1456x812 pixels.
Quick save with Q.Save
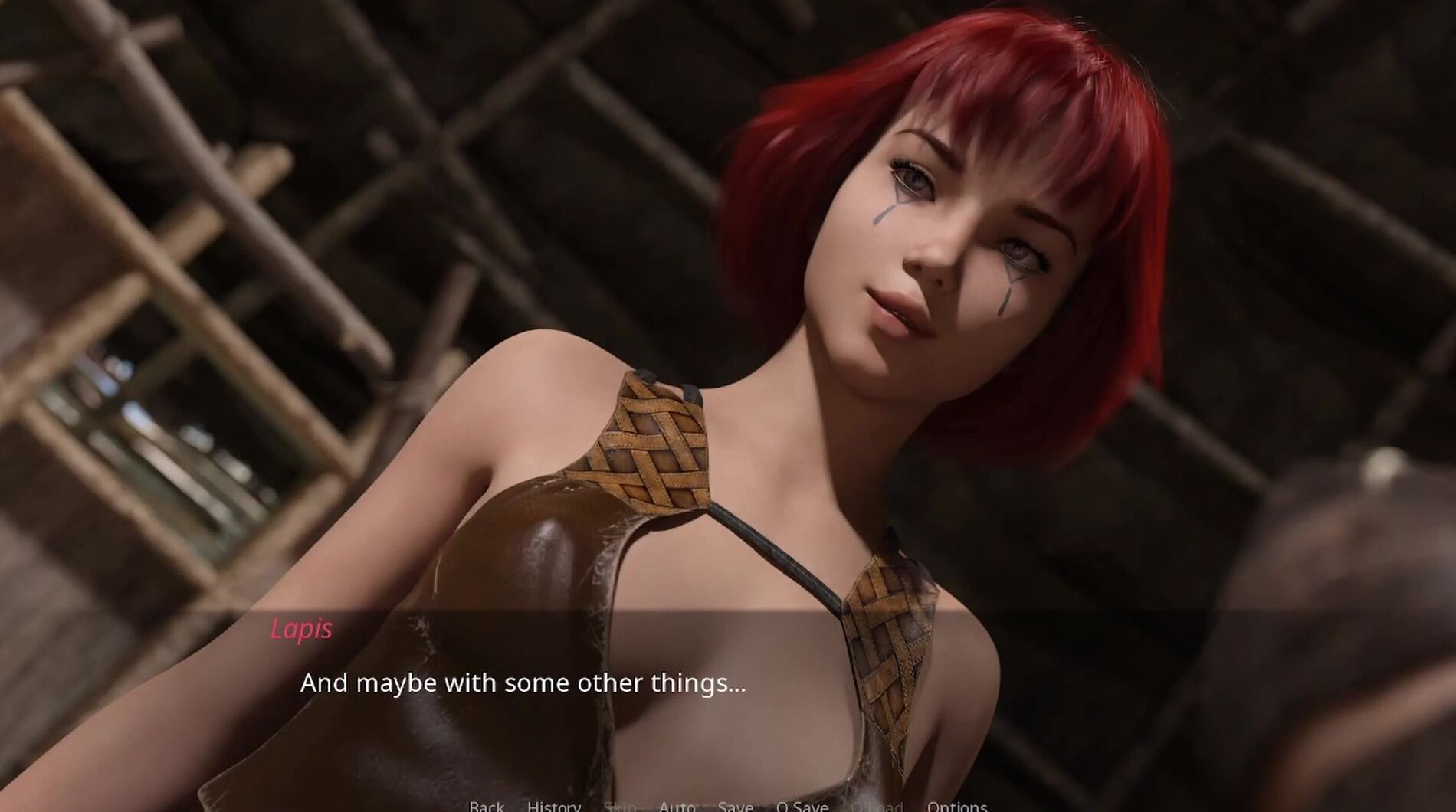[802, 806]
